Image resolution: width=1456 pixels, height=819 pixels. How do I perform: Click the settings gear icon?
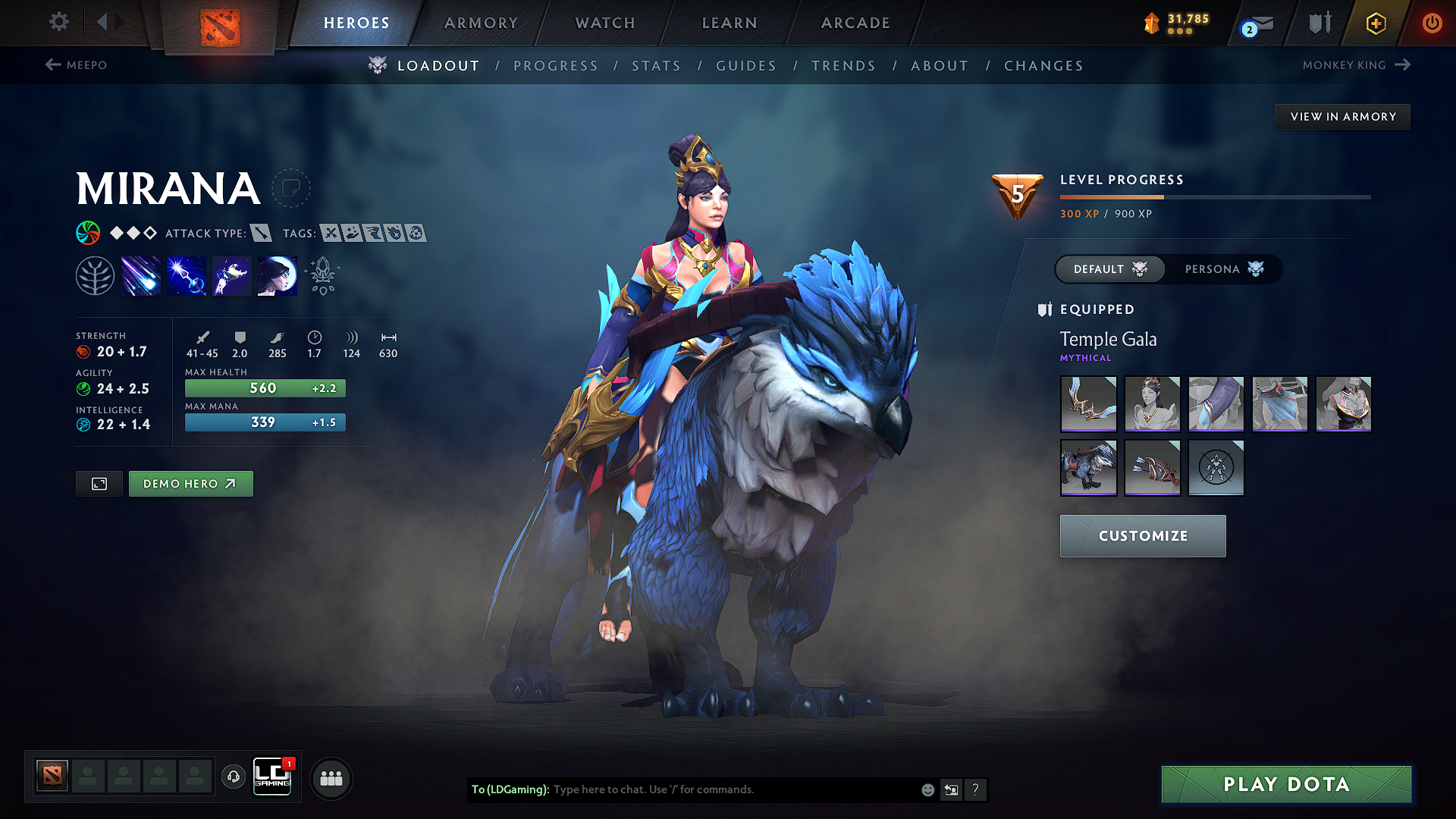(58, 22)
